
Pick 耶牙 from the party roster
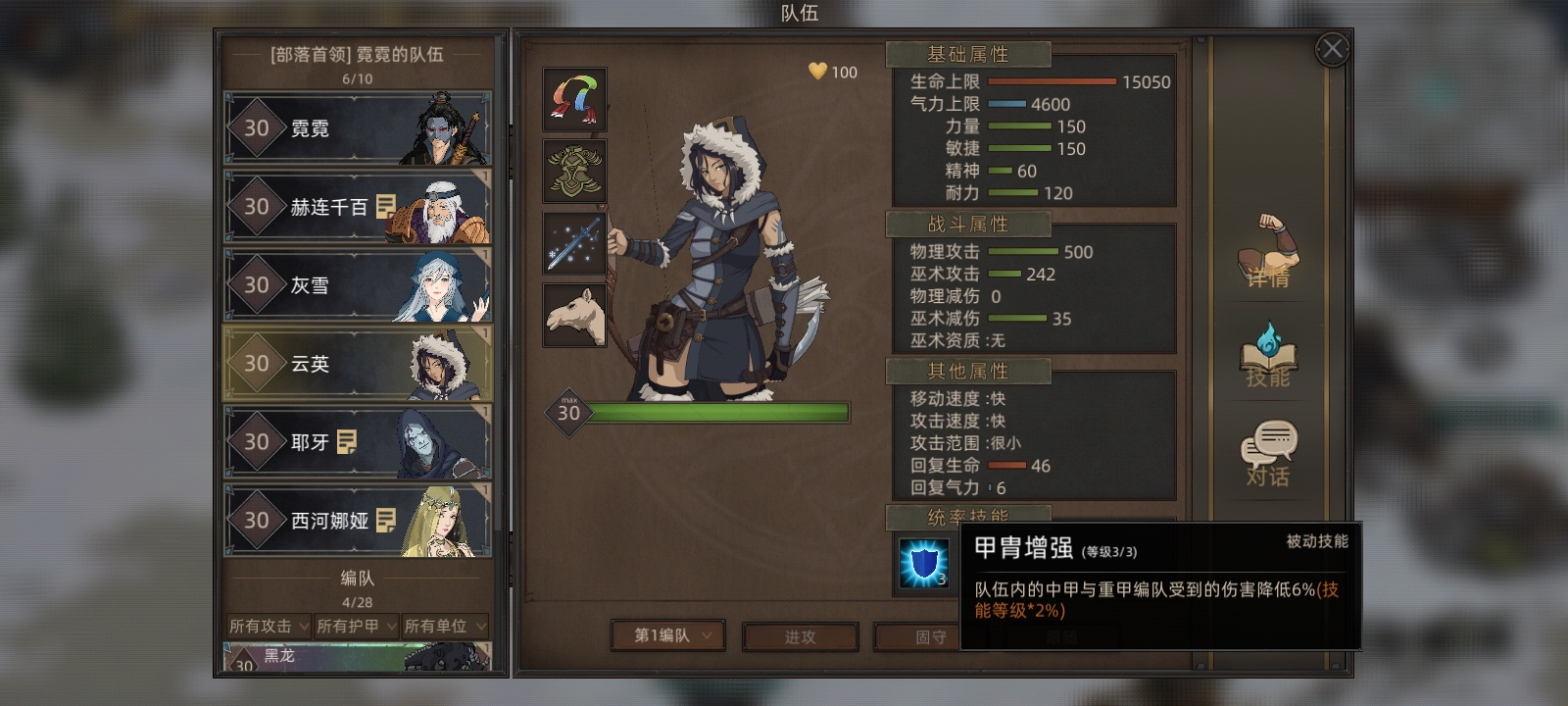(x=358, y=442)
